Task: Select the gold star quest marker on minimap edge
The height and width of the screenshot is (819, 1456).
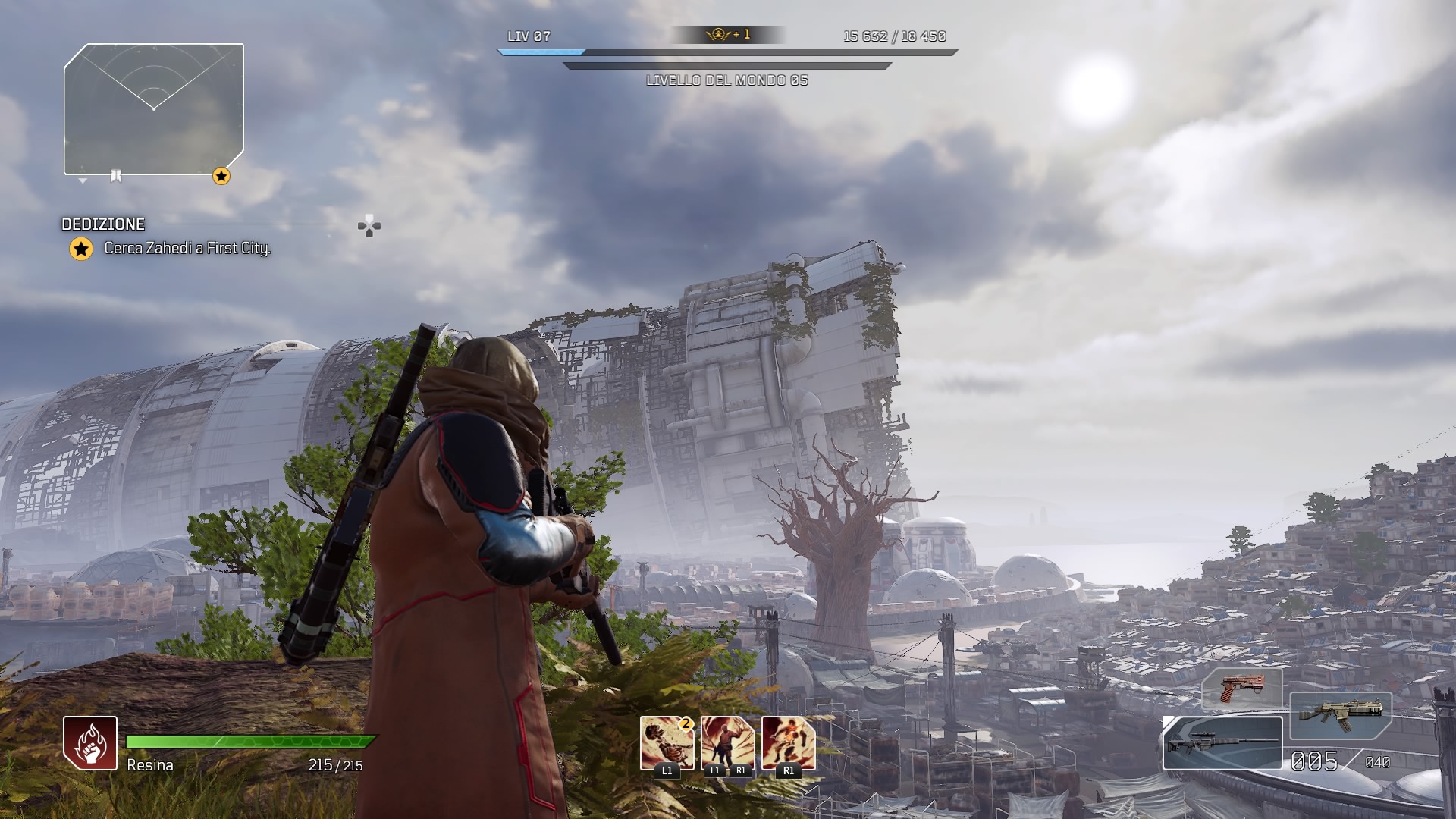Action: point(221,177)
